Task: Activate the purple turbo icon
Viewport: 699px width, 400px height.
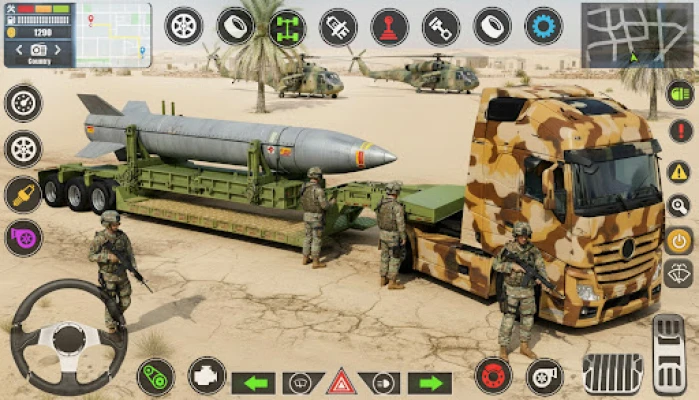Action: (x=22, y=238)
